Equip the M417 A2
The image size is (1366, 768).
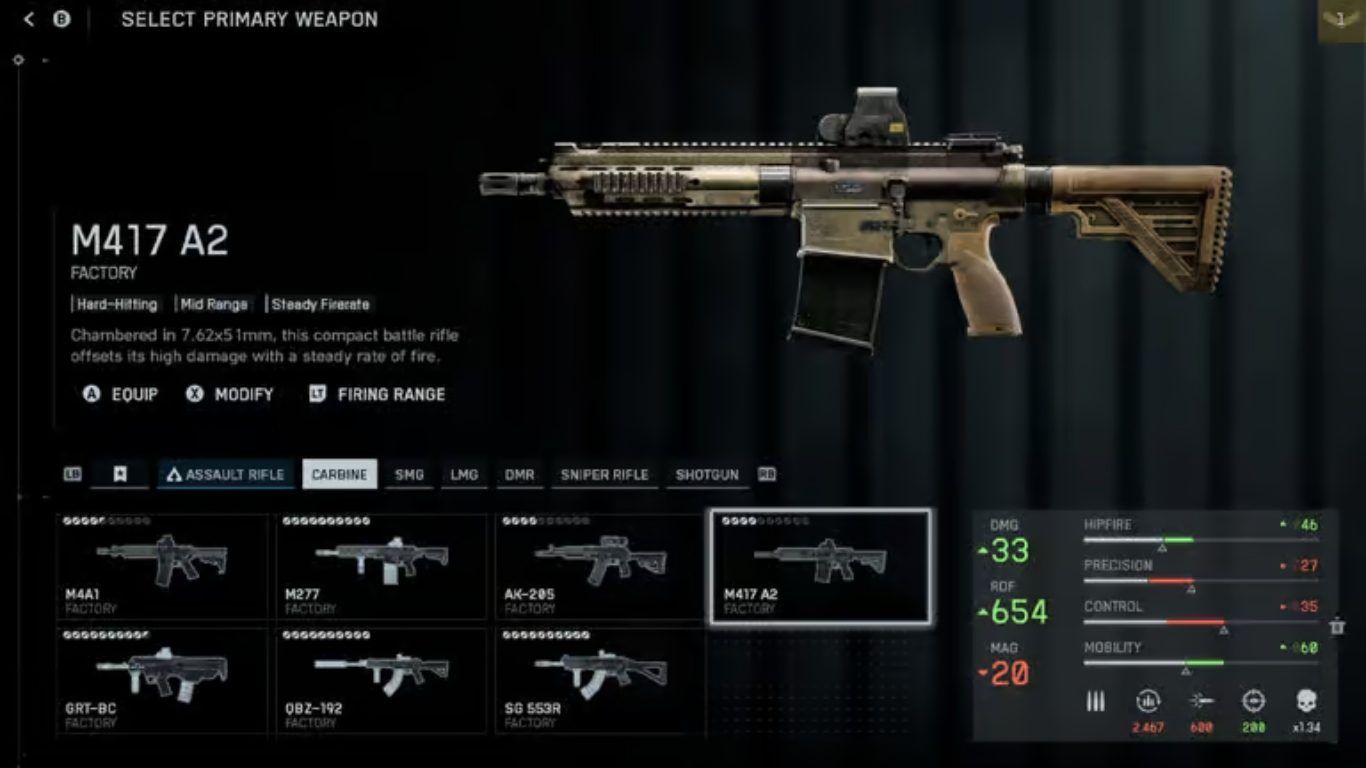121,395
